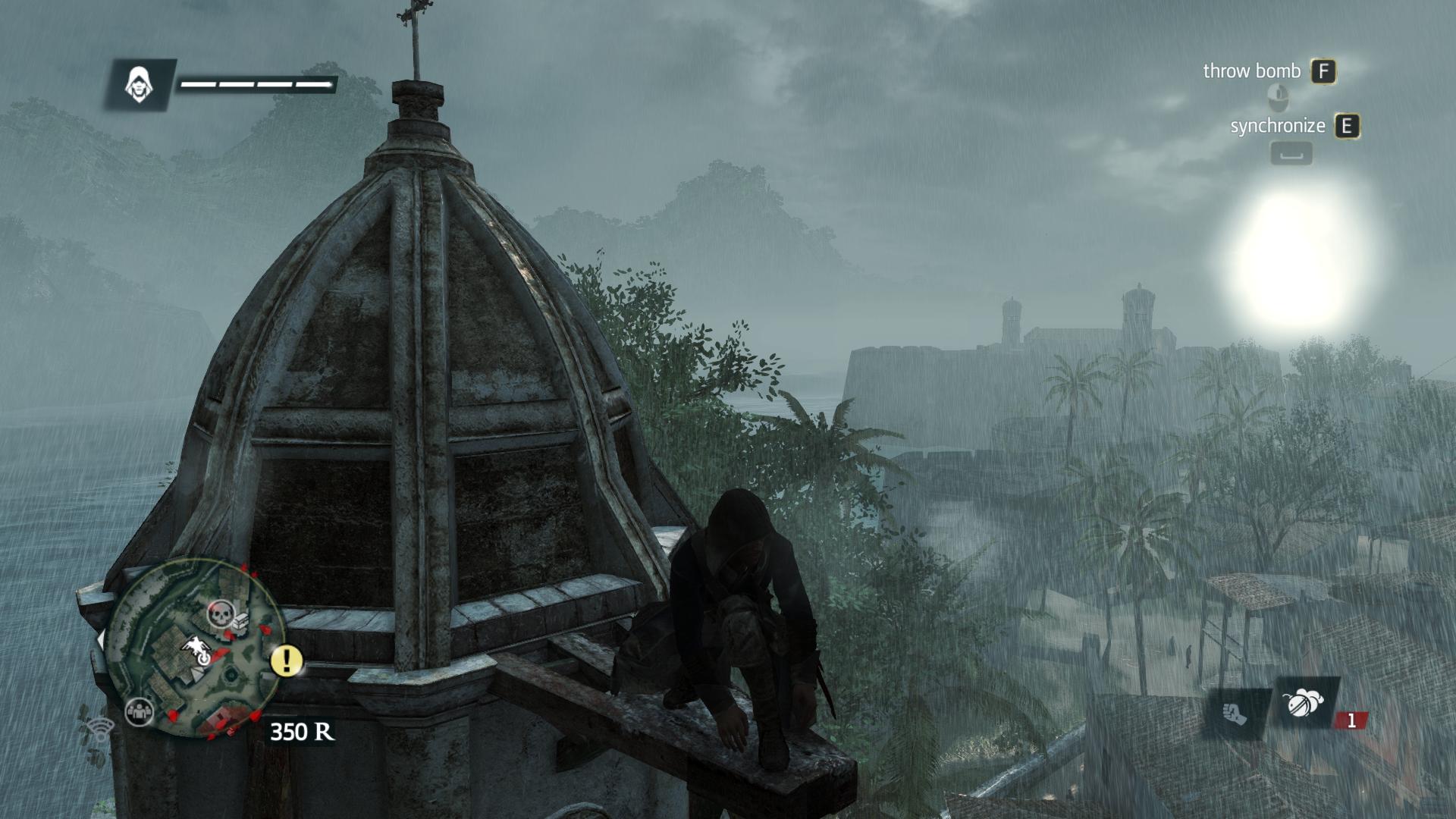1456x819 pixels.
Task: Select the skull marker on the minimap
Action: click(x=221, y=613)
